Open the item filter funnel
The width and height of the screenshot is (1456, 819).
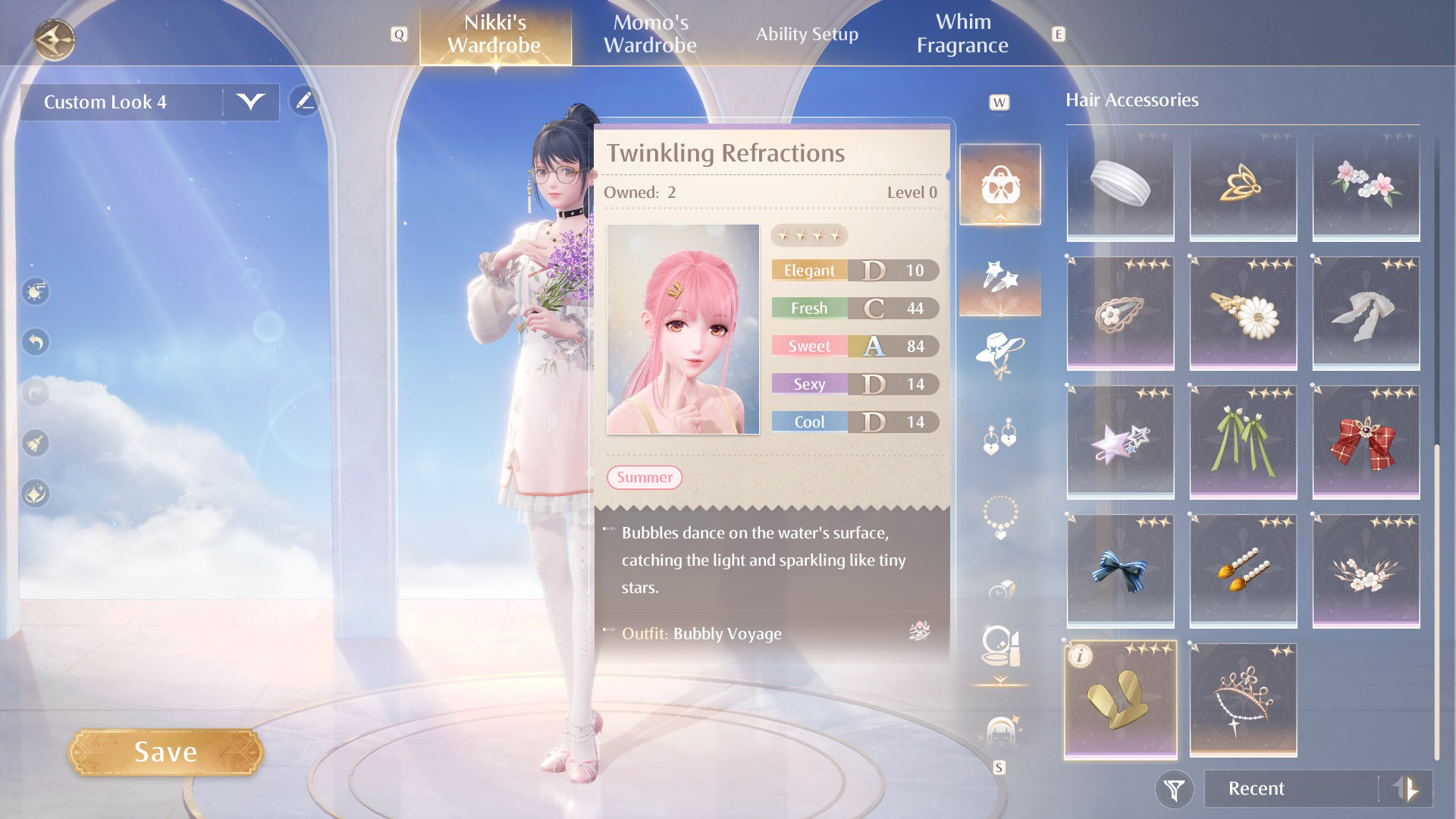tap(1174, 789)
